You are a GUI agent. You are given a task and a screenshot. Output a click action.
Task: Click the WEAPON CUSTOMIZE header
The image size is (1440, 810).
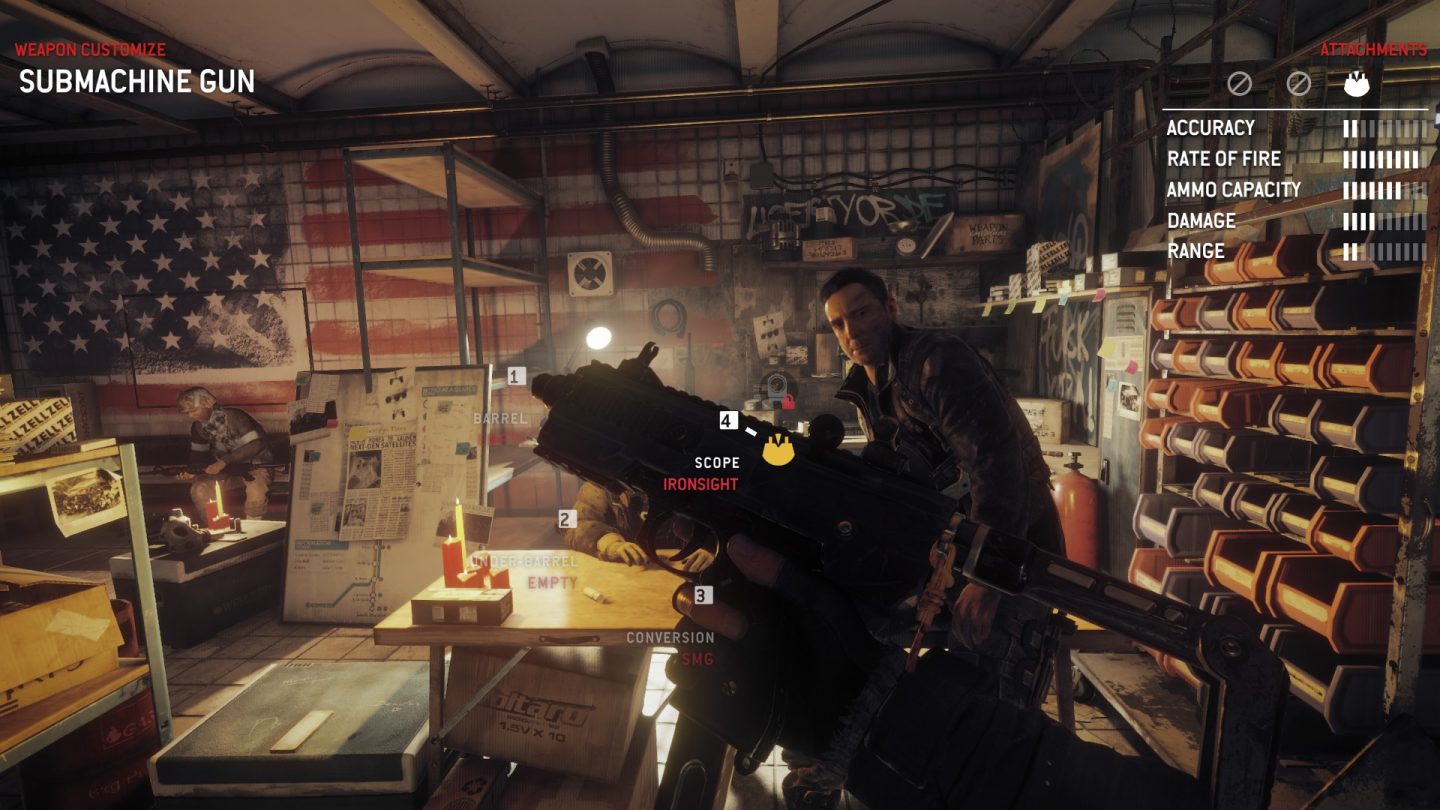pyautogui.click(x=90, y=47)
